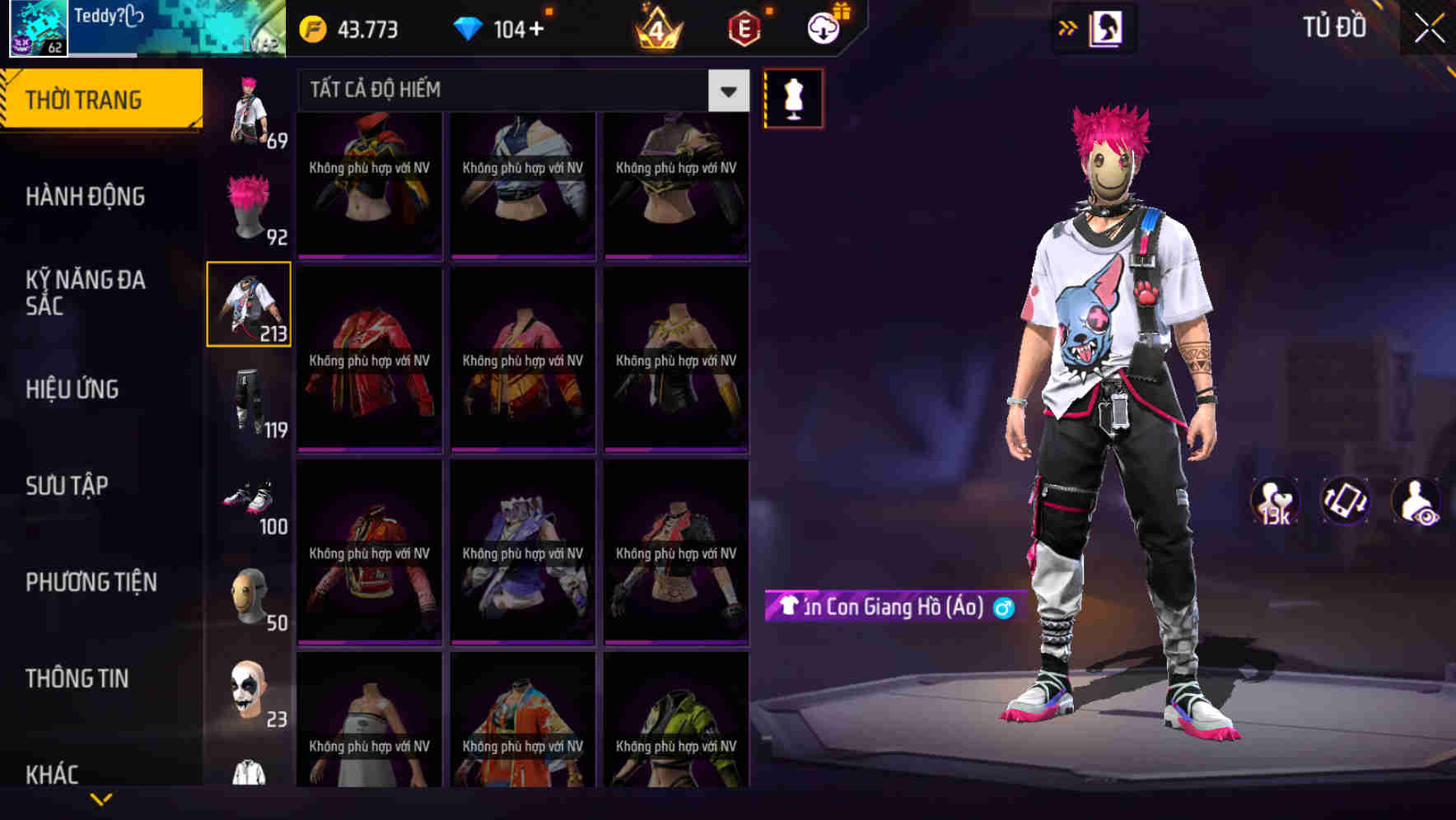Click the cloud download gift icon
The height and width of the screenshot is (820, 1456).
click(x=823, y=27)
